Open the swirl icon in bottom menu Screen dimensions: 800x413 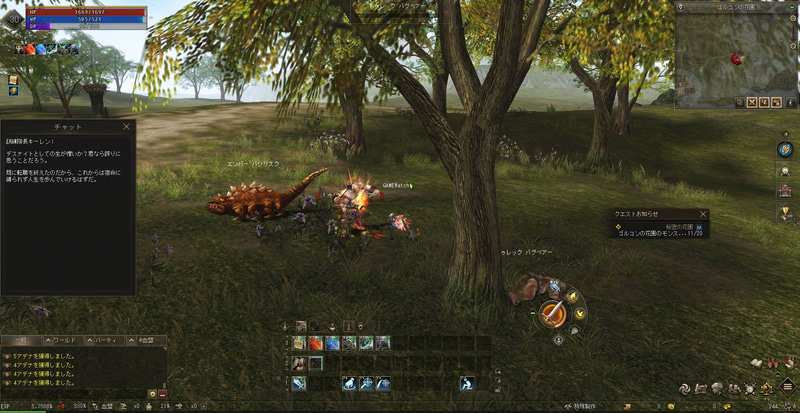pyautogui.click(x=685, y=388)
